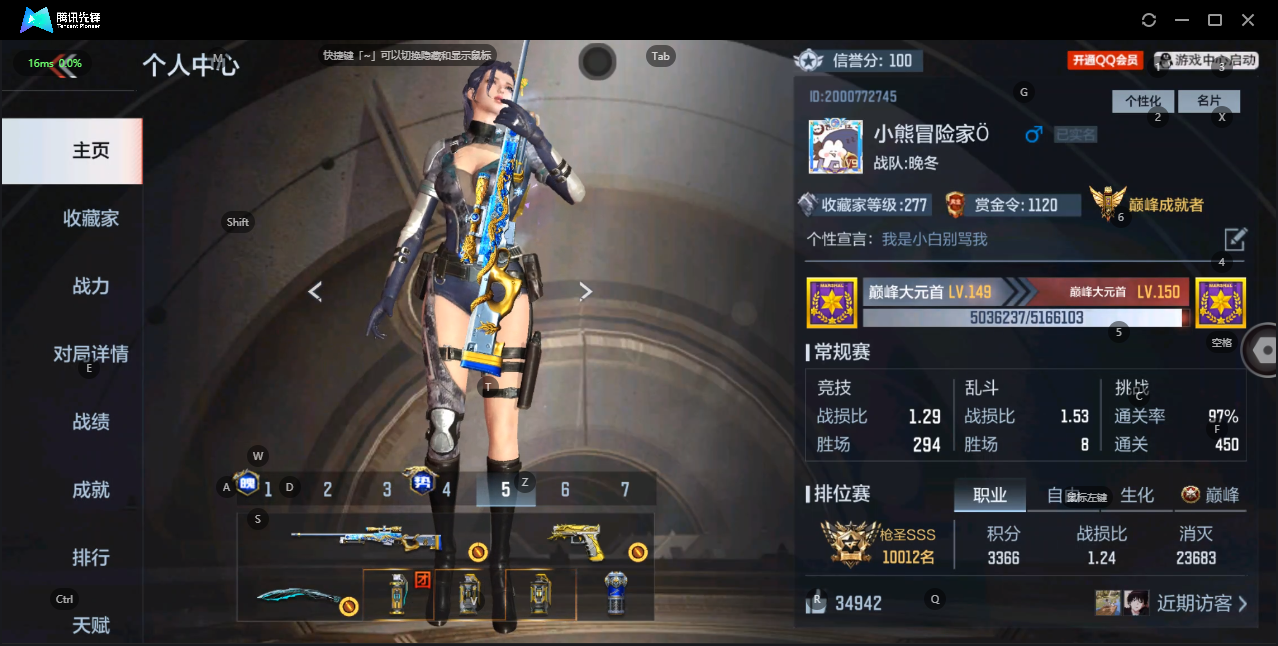Switch to the 巅峰 ranked tab
The image size is (1278, 646).
(1211, 495)
